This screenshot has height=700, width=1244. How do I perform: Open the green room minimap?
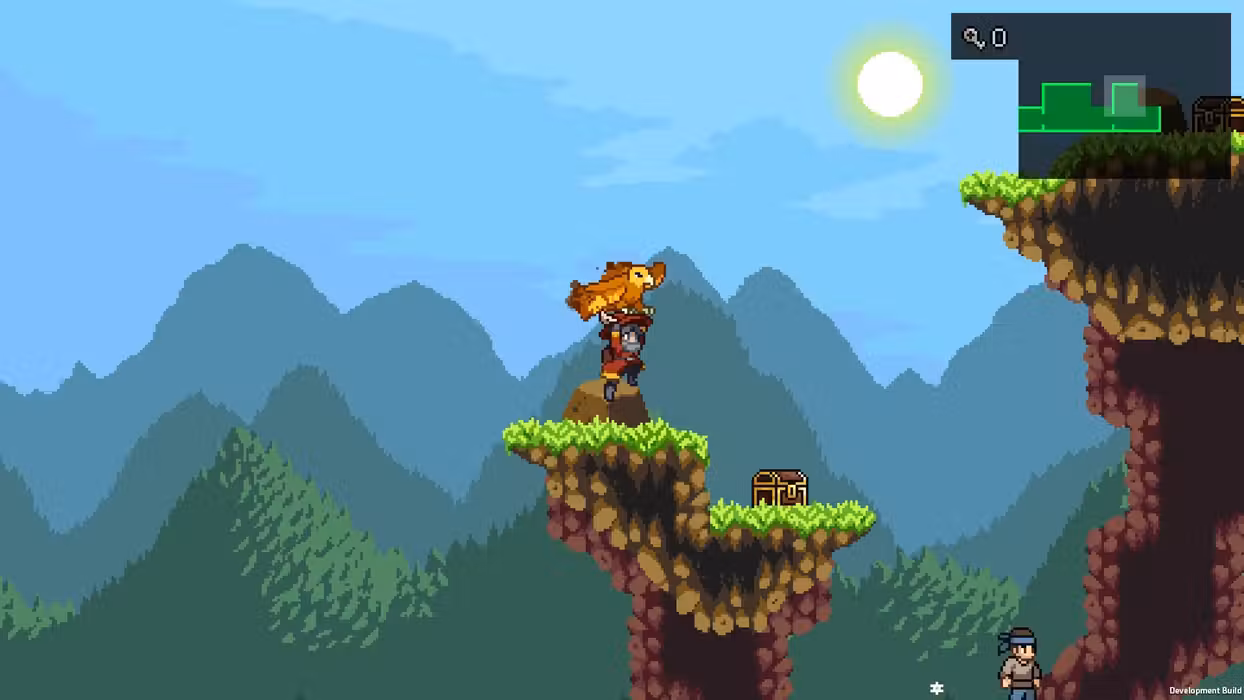click(1089, 108)
